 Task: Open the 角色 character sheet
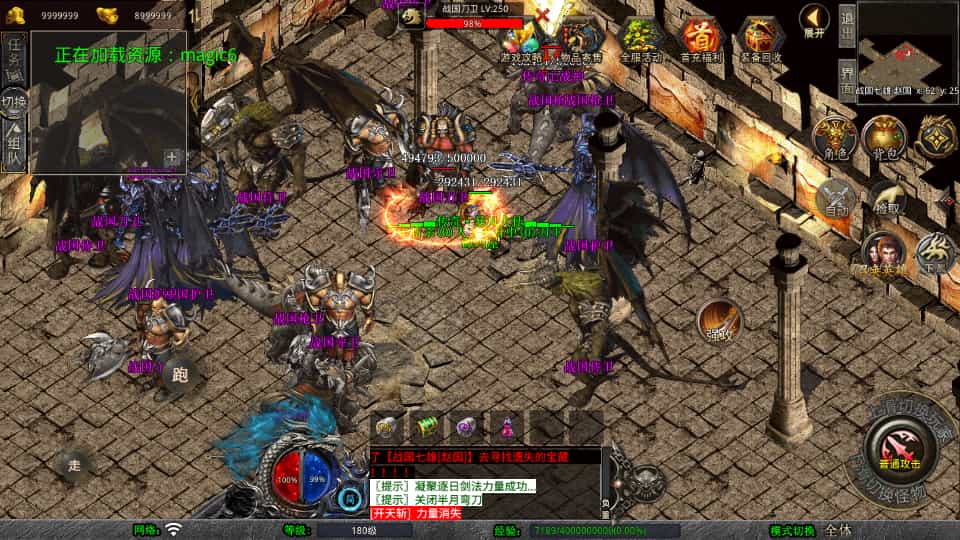point(833,138)
